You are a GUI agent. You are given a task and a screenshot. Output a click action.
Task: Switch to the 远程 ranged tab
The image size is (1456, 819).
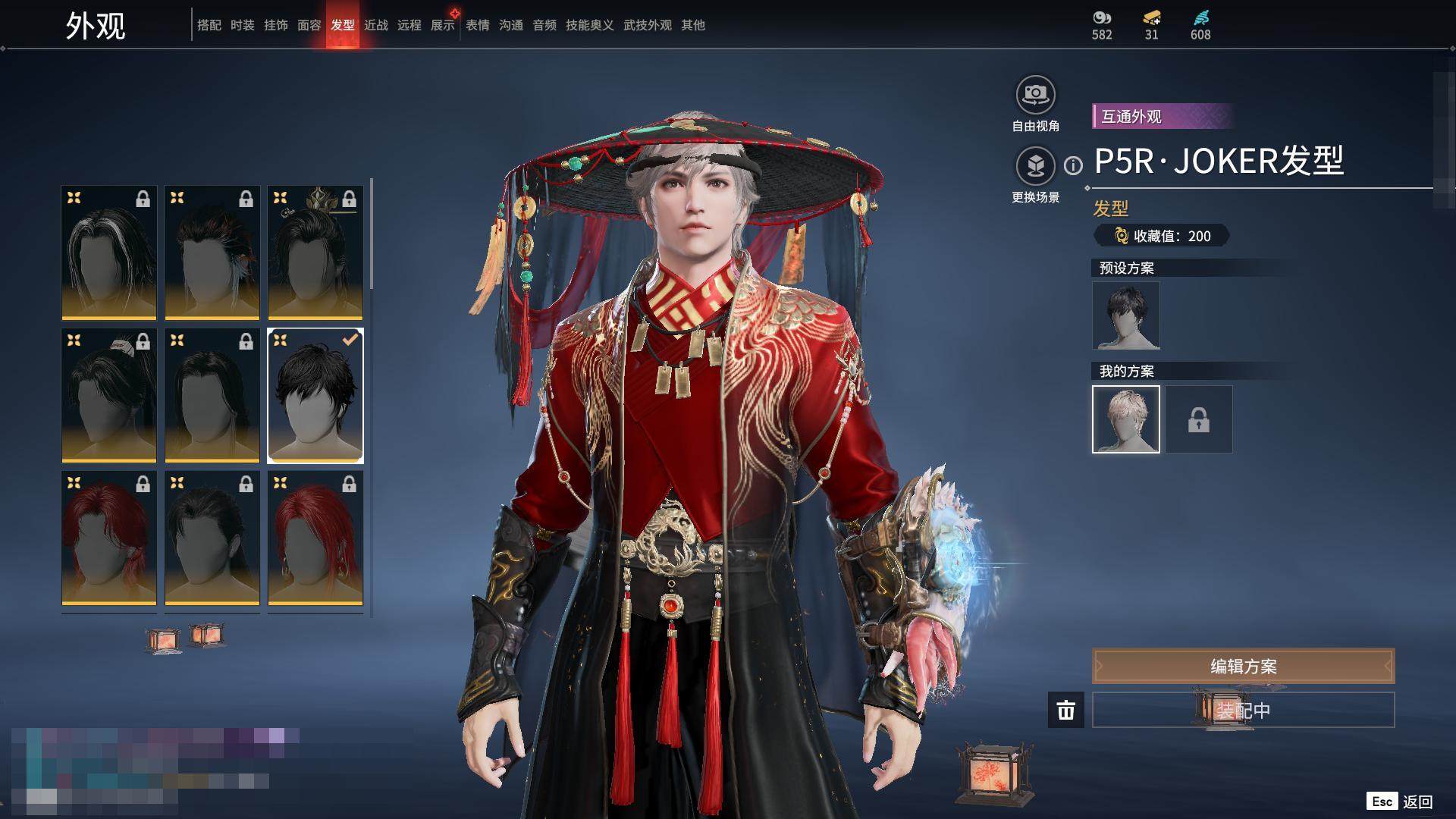click(409, 25)
